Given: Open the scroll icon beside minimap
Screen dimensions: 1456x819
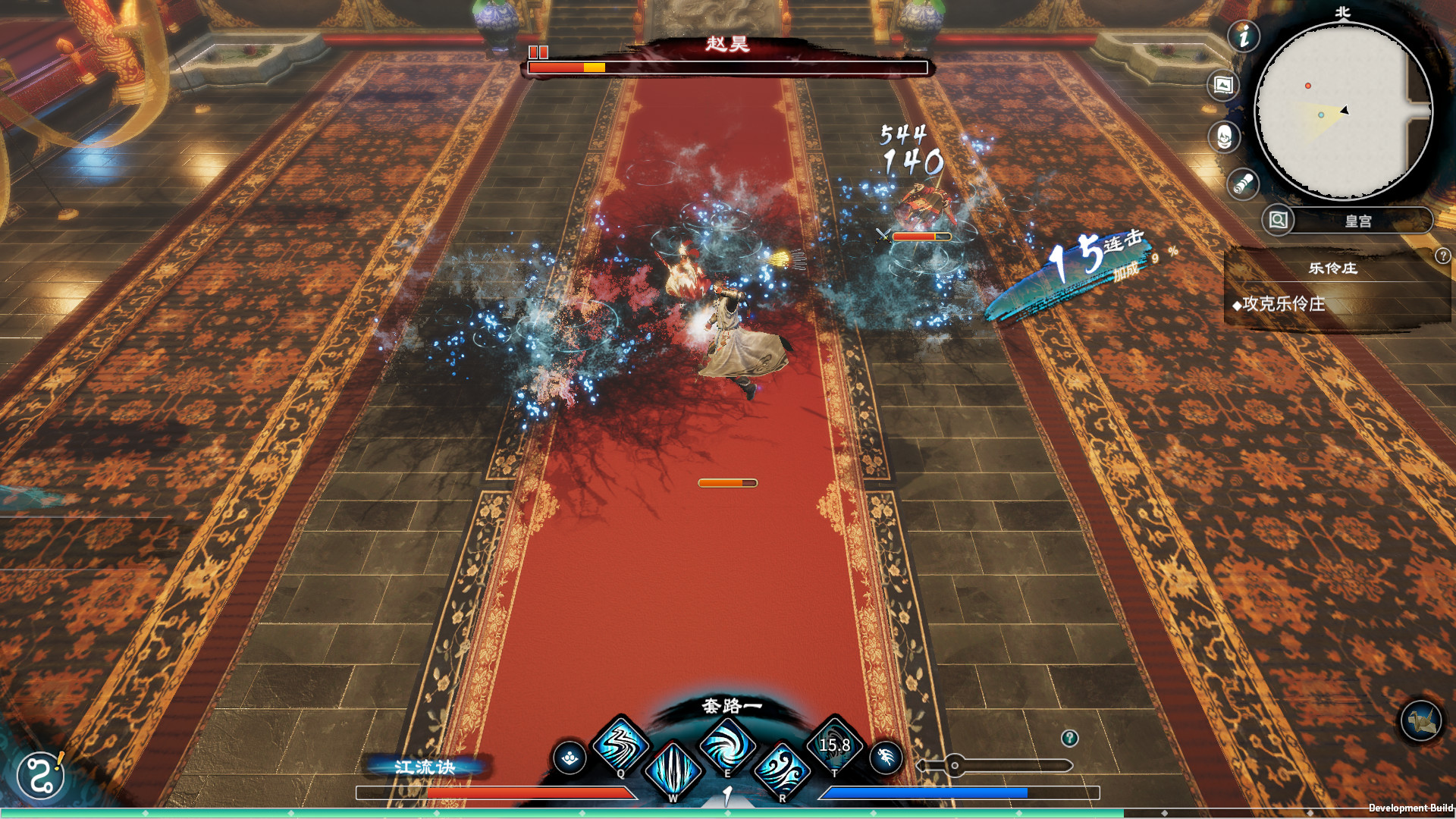Looking at the screenshot, I should [1243, 184].
